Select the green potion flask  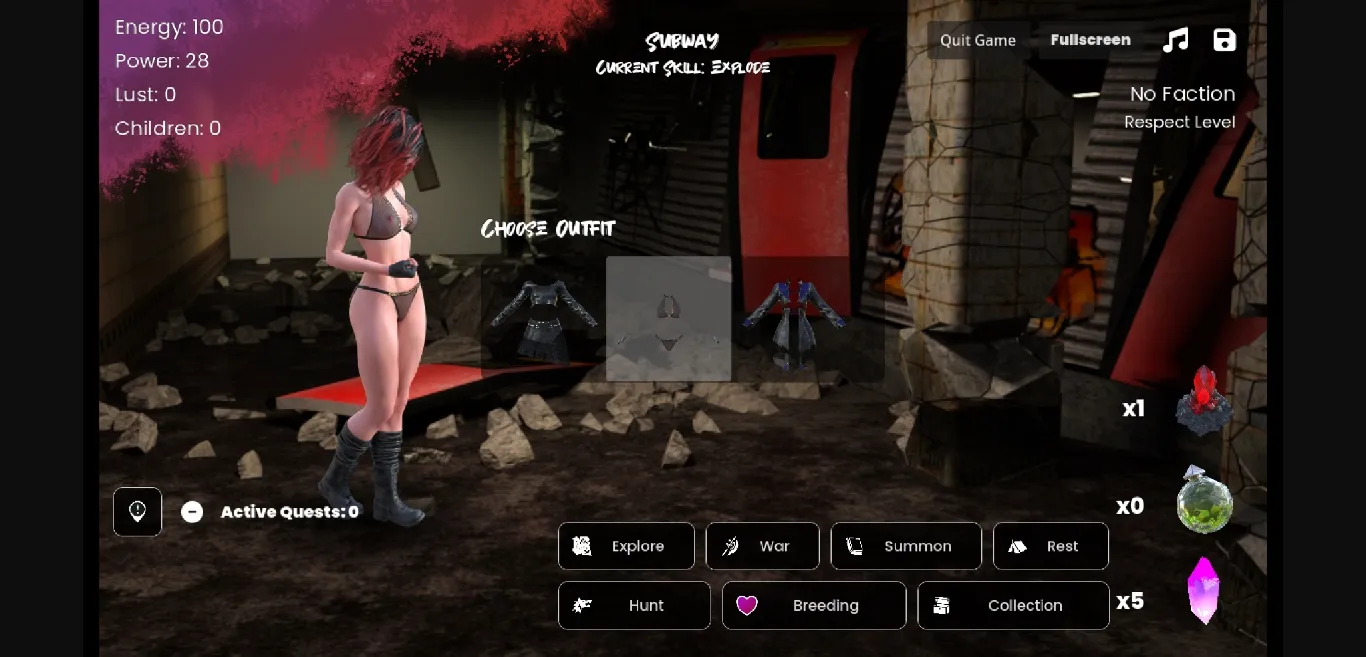tap(1204, 500)
